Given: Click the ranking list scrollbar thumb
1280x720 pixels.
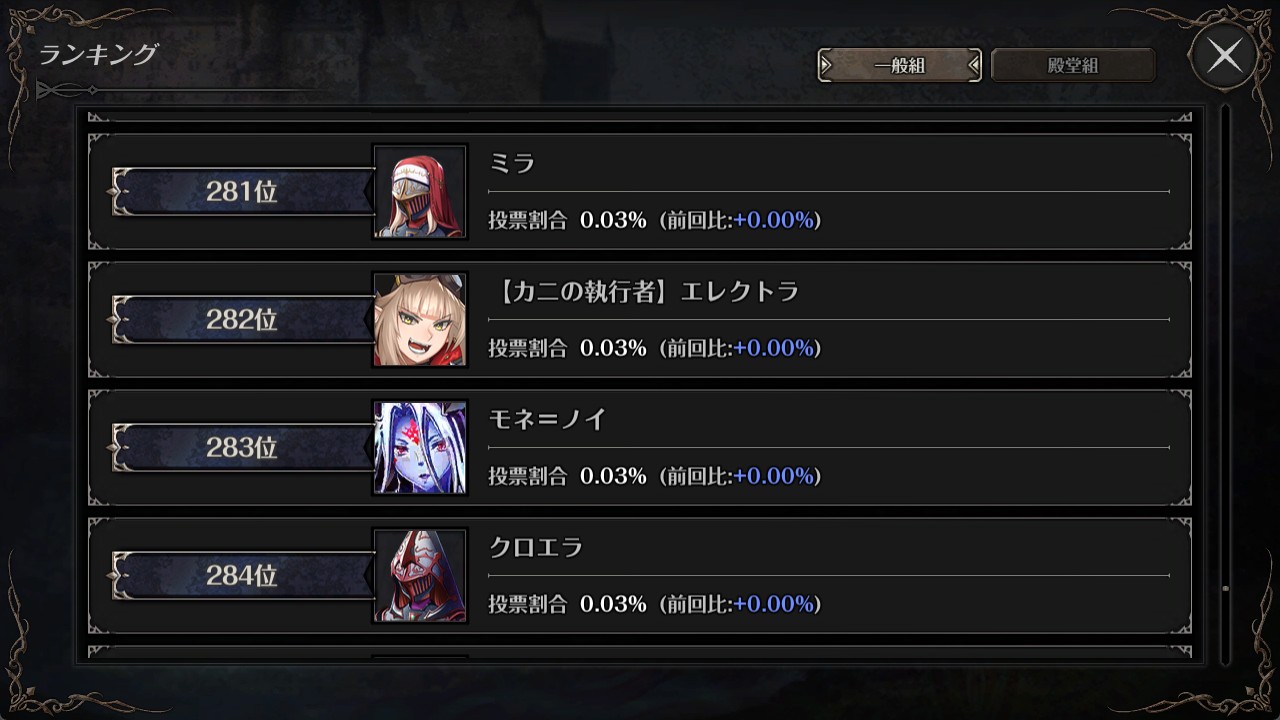Looking at the screenshot, I should [1226, 589].
